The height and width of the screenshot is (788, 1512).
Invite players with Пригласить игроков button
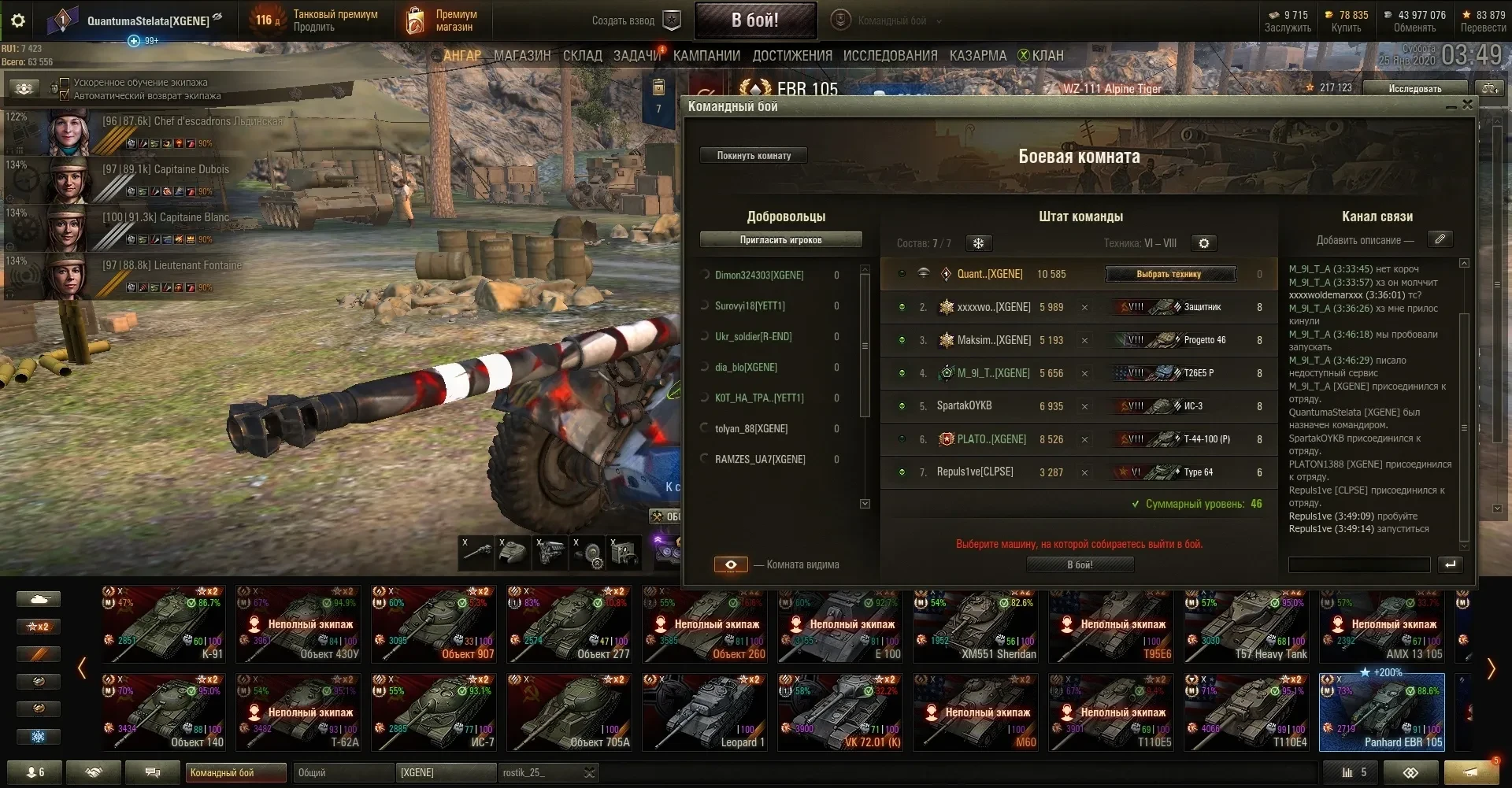780,240
